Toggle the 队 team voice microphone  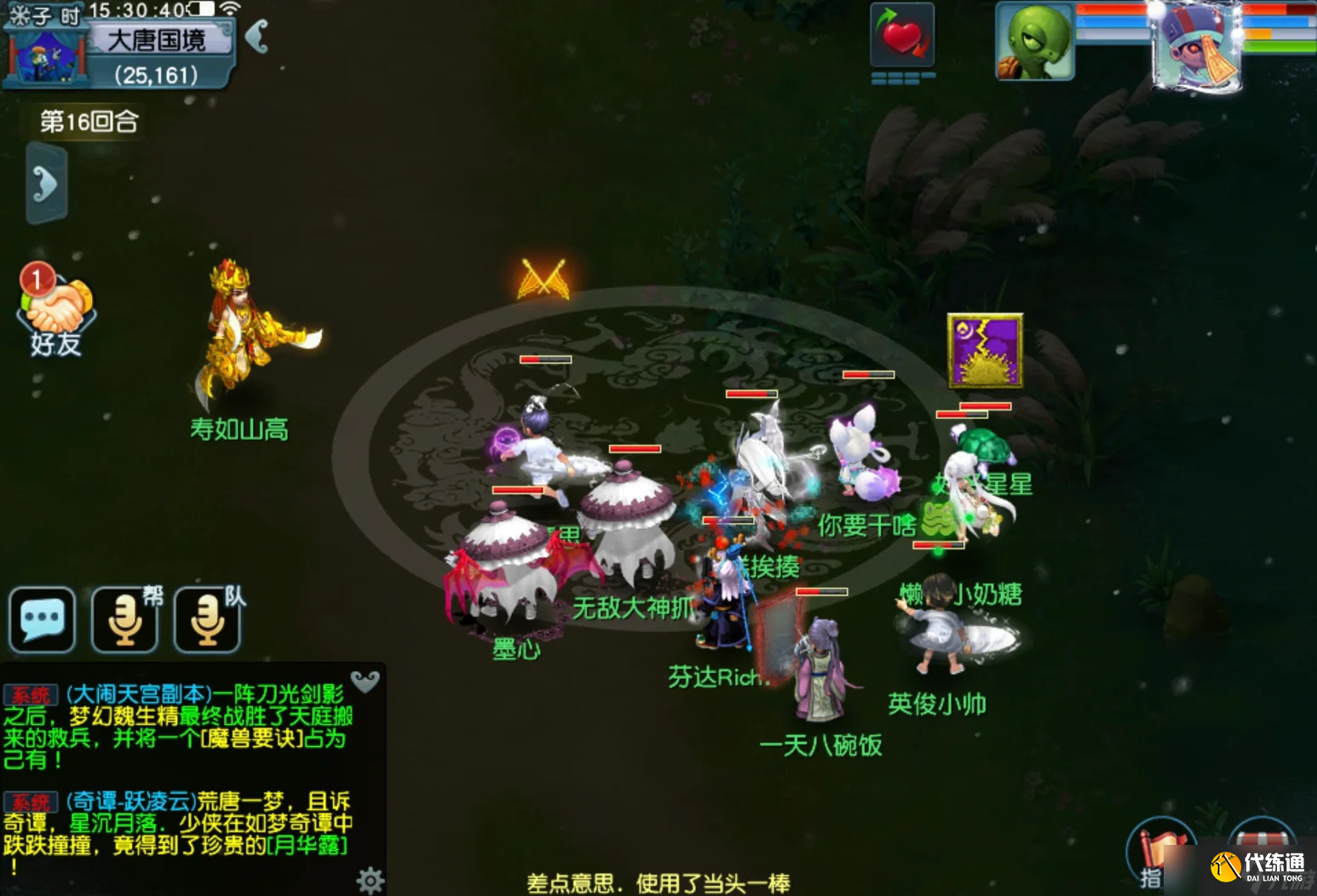(205, 619)
